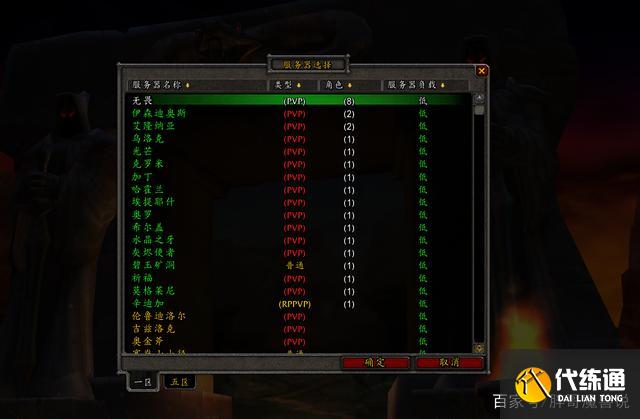
Task: Sort by 服务器负载 column header
Action: click(x=424, y=85)
